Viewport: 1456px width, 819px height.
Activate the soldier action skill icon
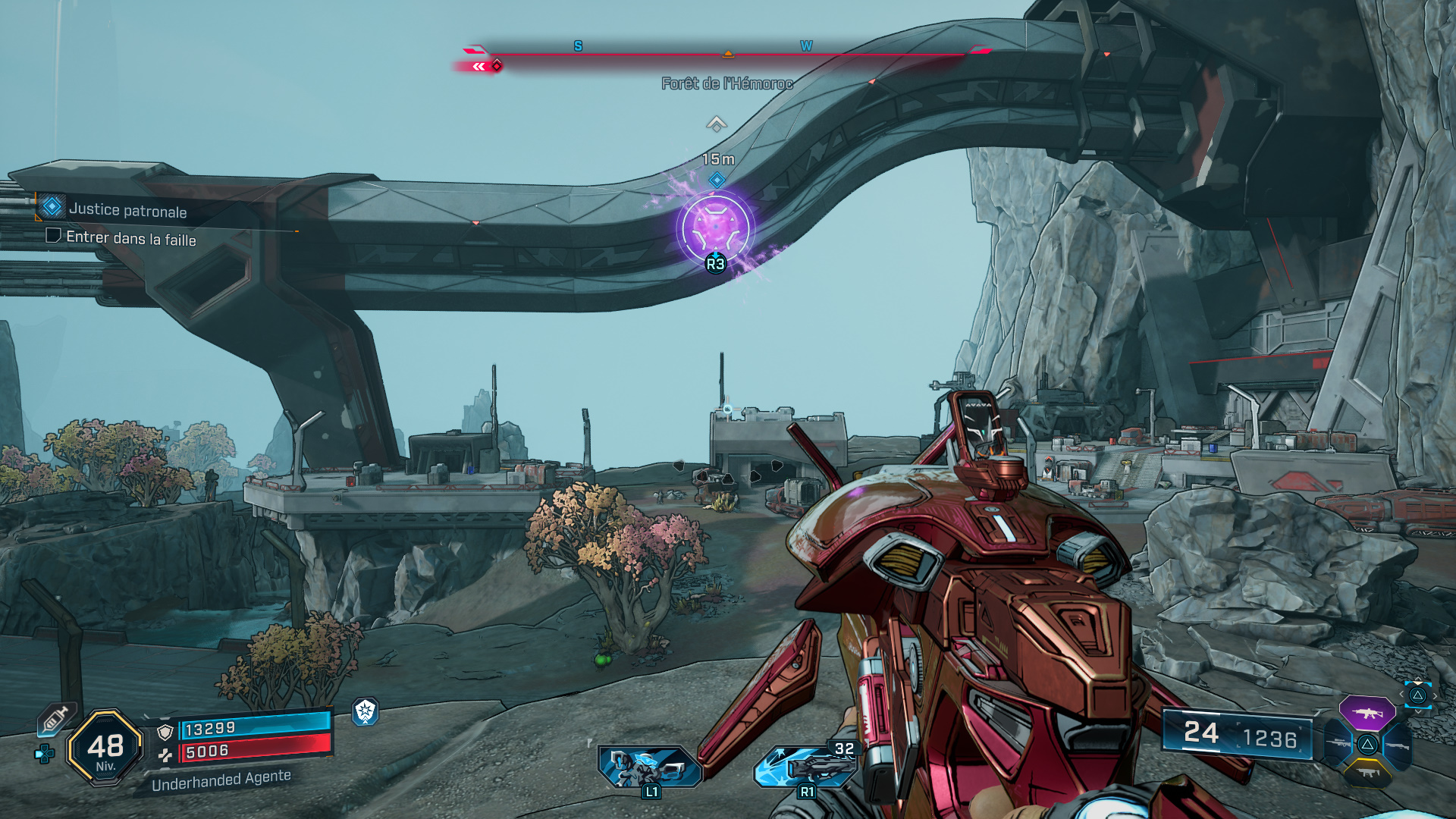tap(649, 766)
